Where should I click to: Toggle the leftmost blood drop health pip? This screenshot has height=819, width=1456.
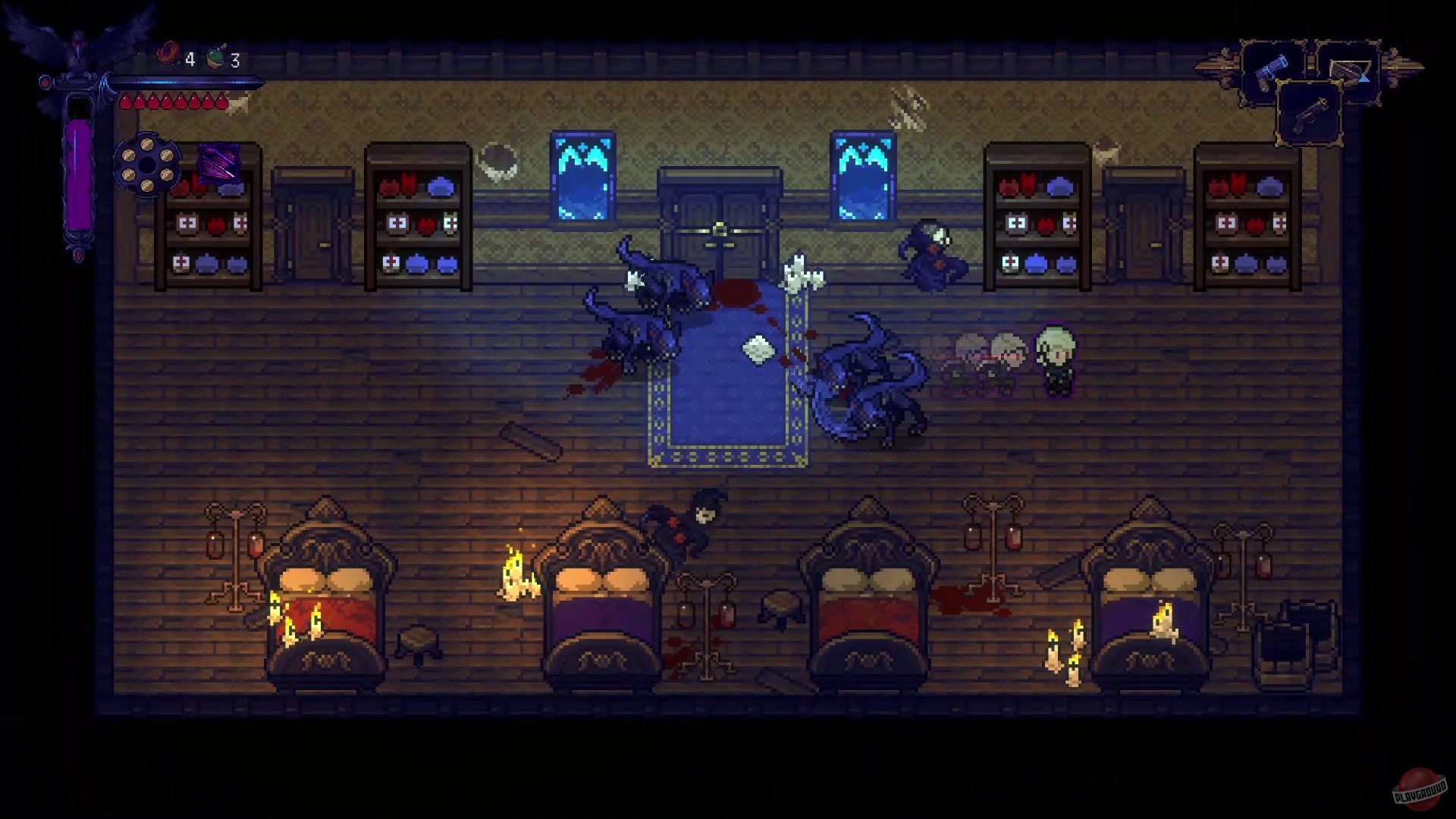(125, 100)
